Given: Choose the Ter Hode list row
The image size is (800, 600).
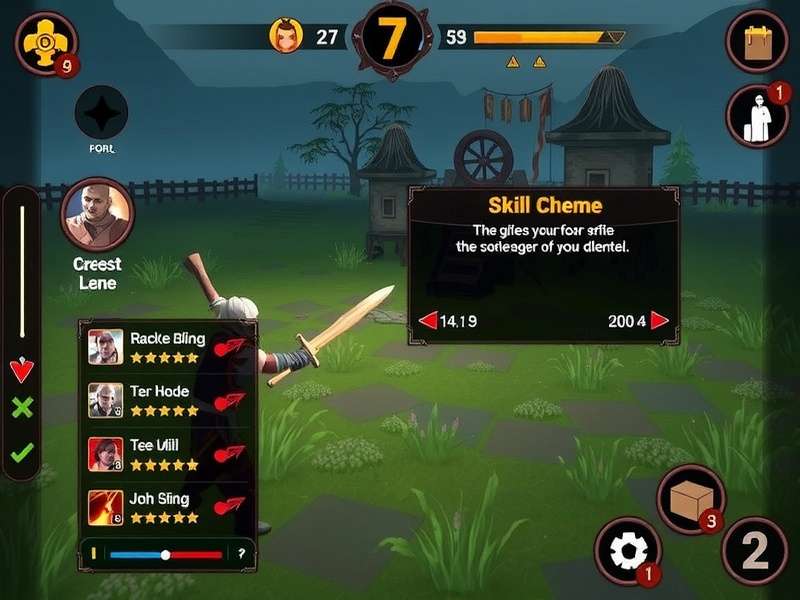Looking at the screenshot, I should click(x=167, y=400).
